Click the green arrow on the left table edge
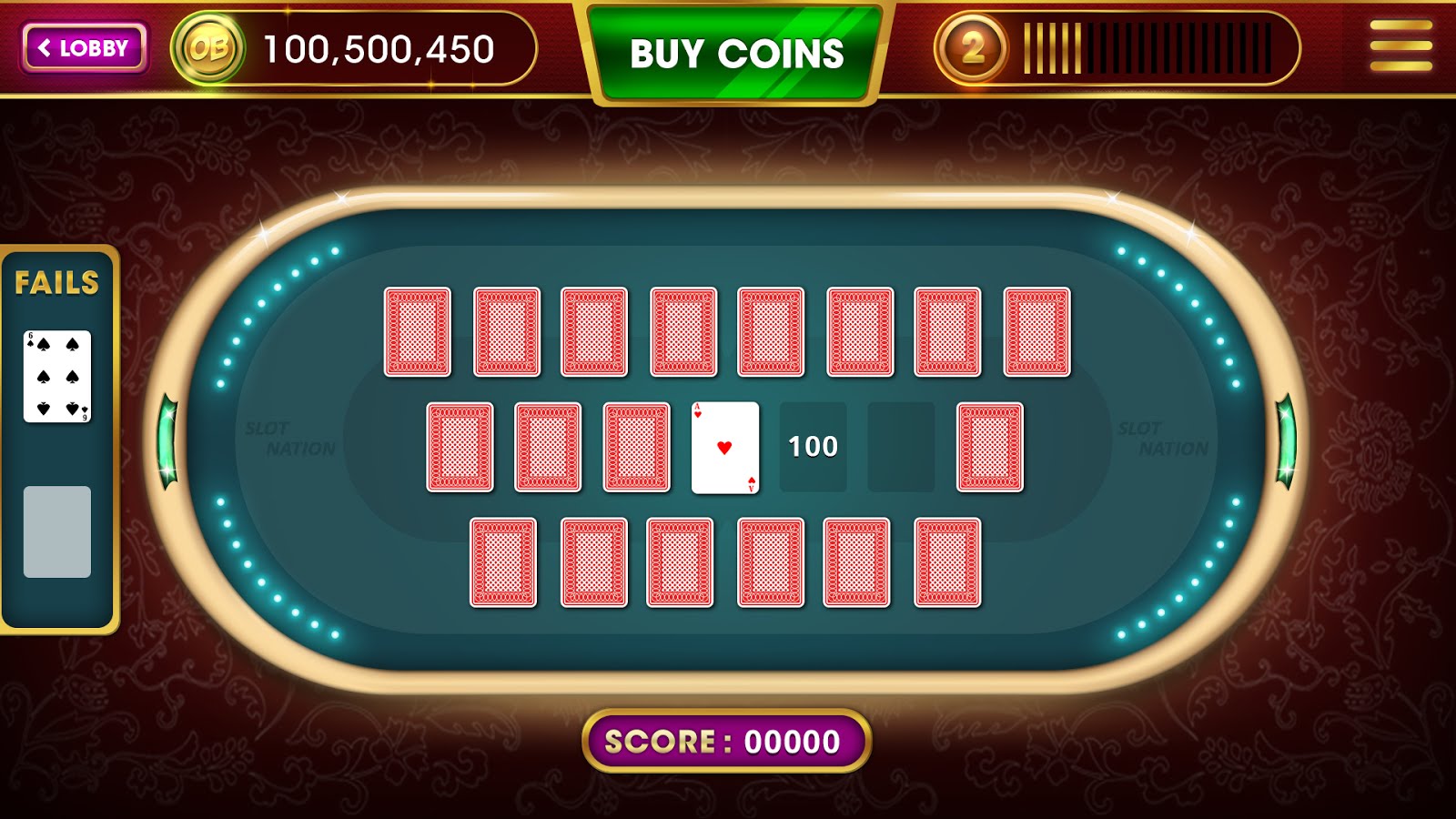Image resolution: width=1456 pixels, height=819 pixels. click(x=168, y=443)
